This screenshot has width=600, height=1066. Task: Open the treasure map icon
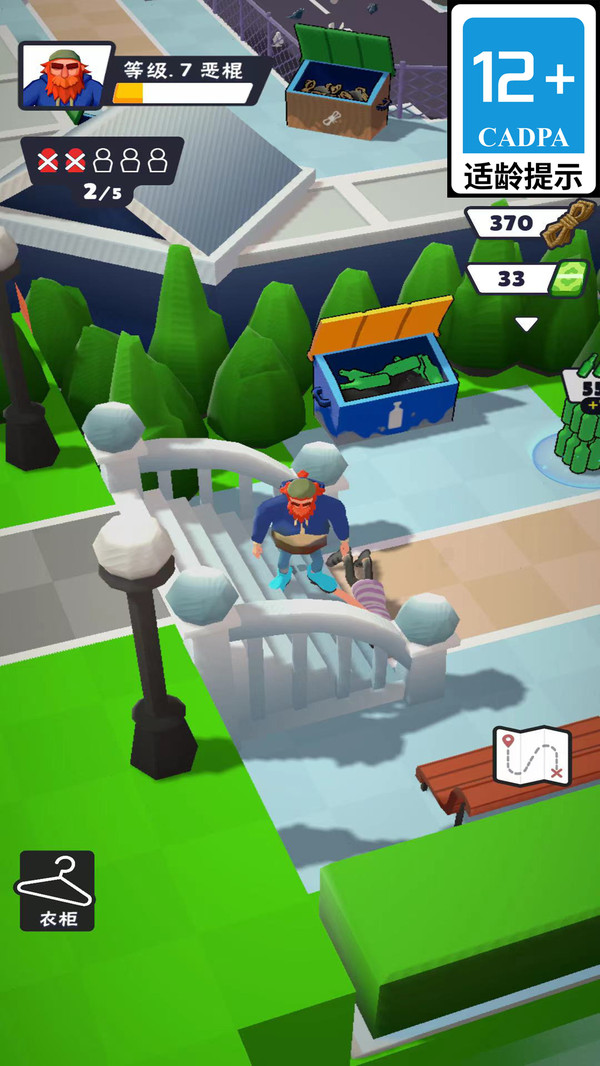click(x=532, y=757)
